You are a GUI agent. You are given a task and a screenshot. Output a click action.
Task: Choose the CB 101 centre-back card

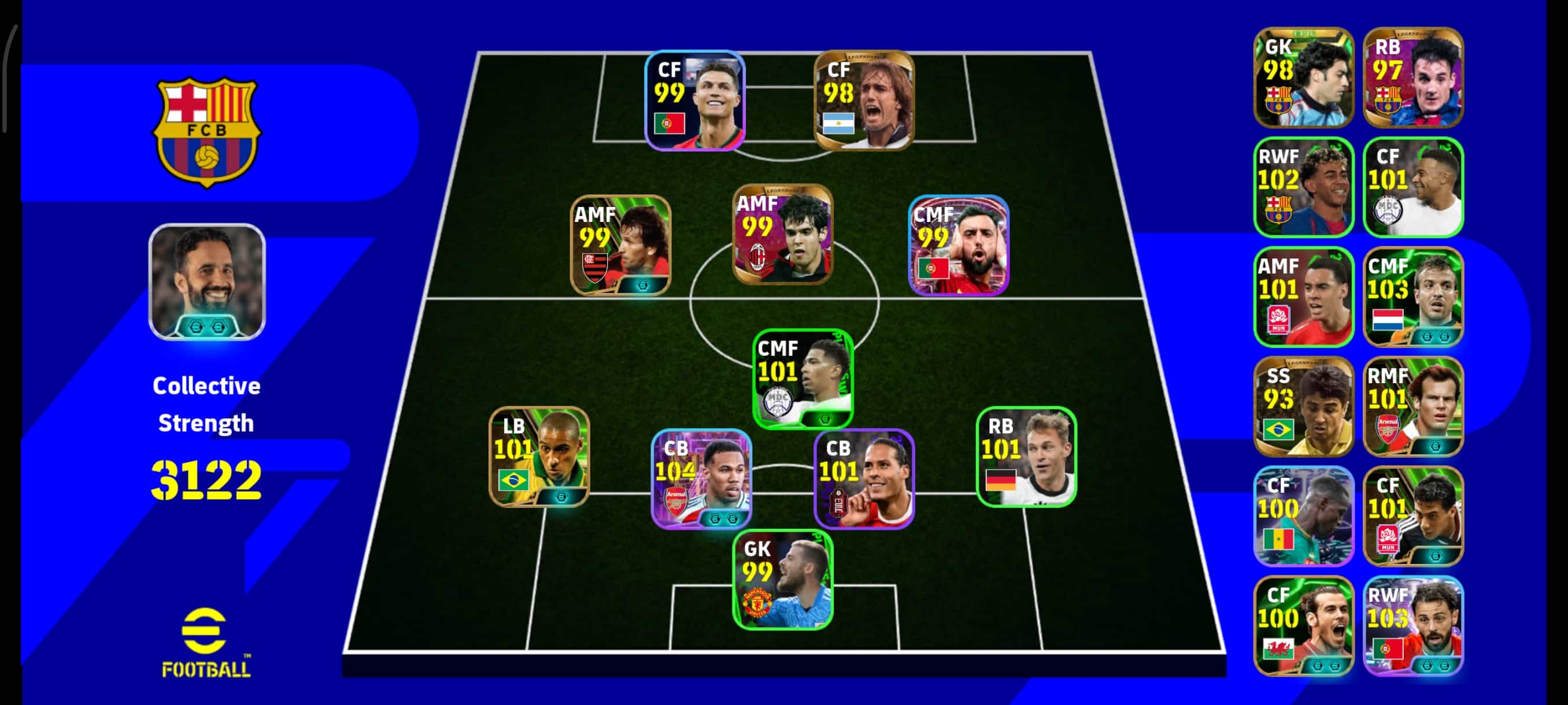[864, 478]
